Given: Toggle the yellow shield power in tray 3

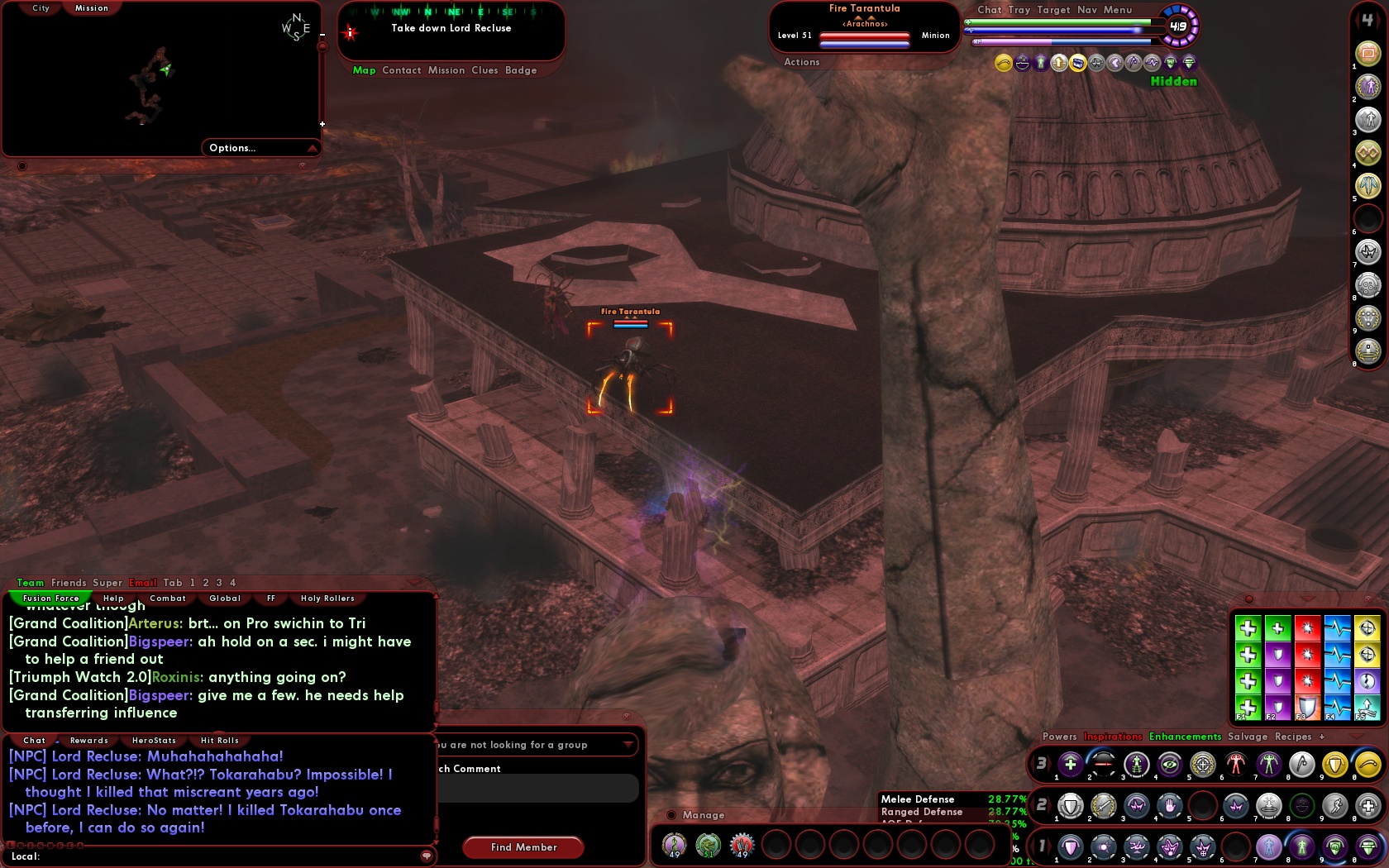Looking at the screenshot, I should pyautogui.click(x=1335, y=764).
